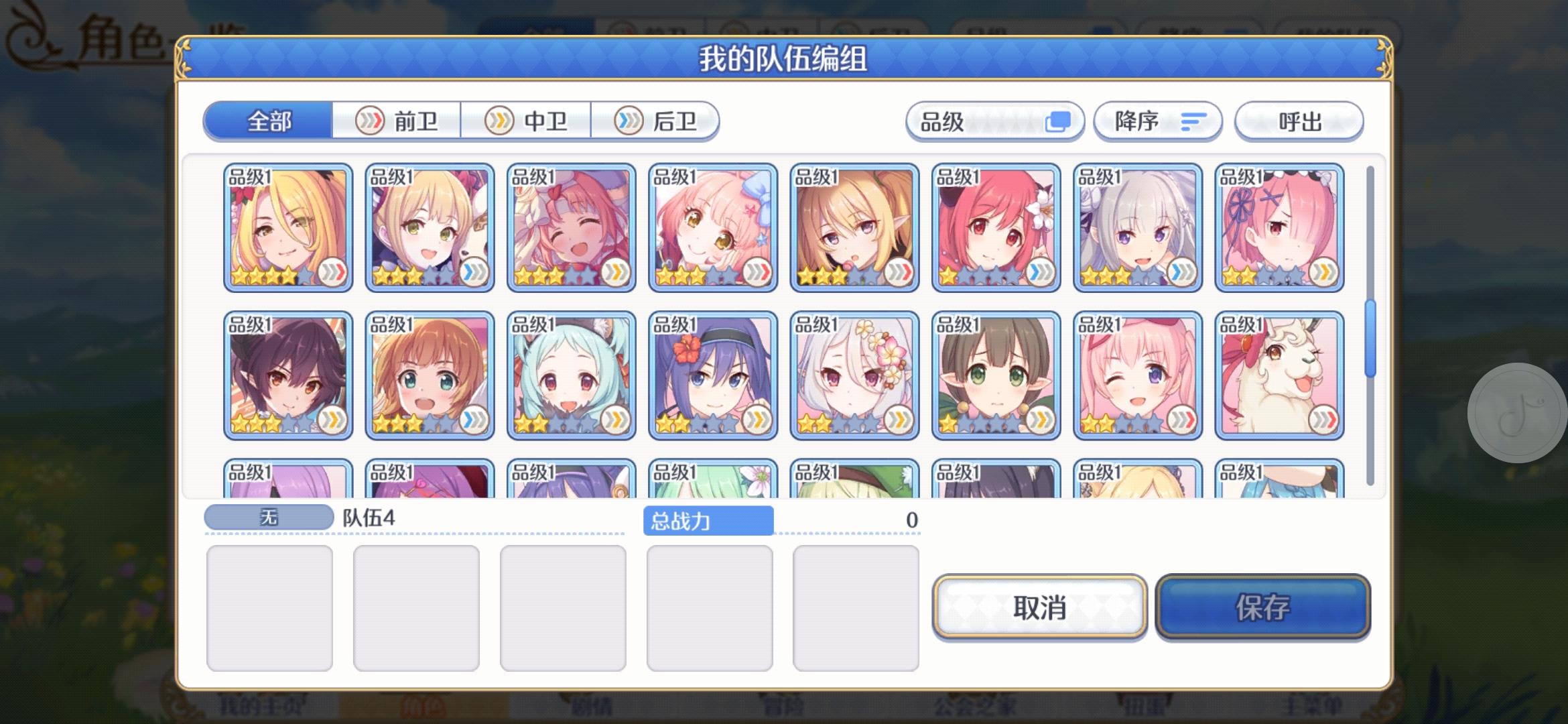Click the sort-lines icon inside 降序 button
The image size is (1568, 724).
[x=1194, y=121]
